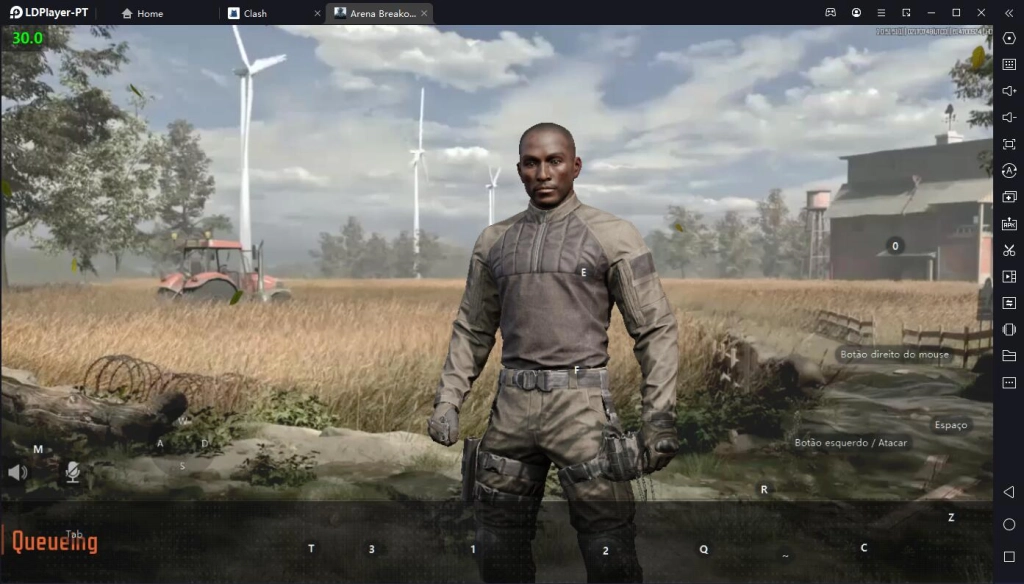The height and width of the screenshot is (584, 1024).
Task: Close the Arena Breakout emulator tab
Action: 425,13
